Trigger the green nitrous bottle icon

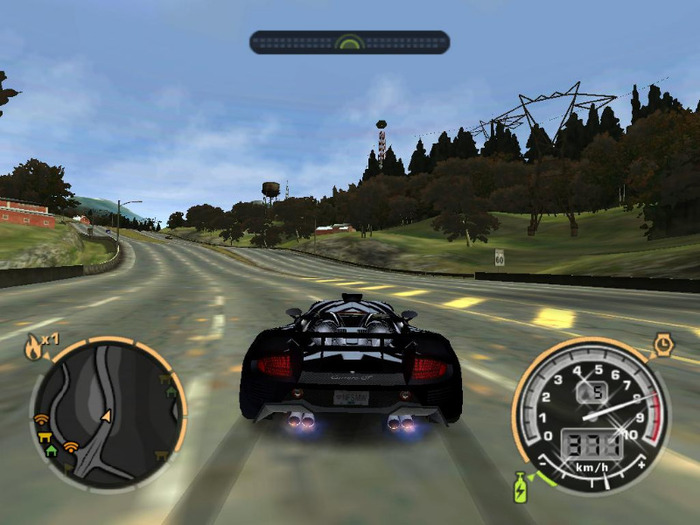coord(520,488)
